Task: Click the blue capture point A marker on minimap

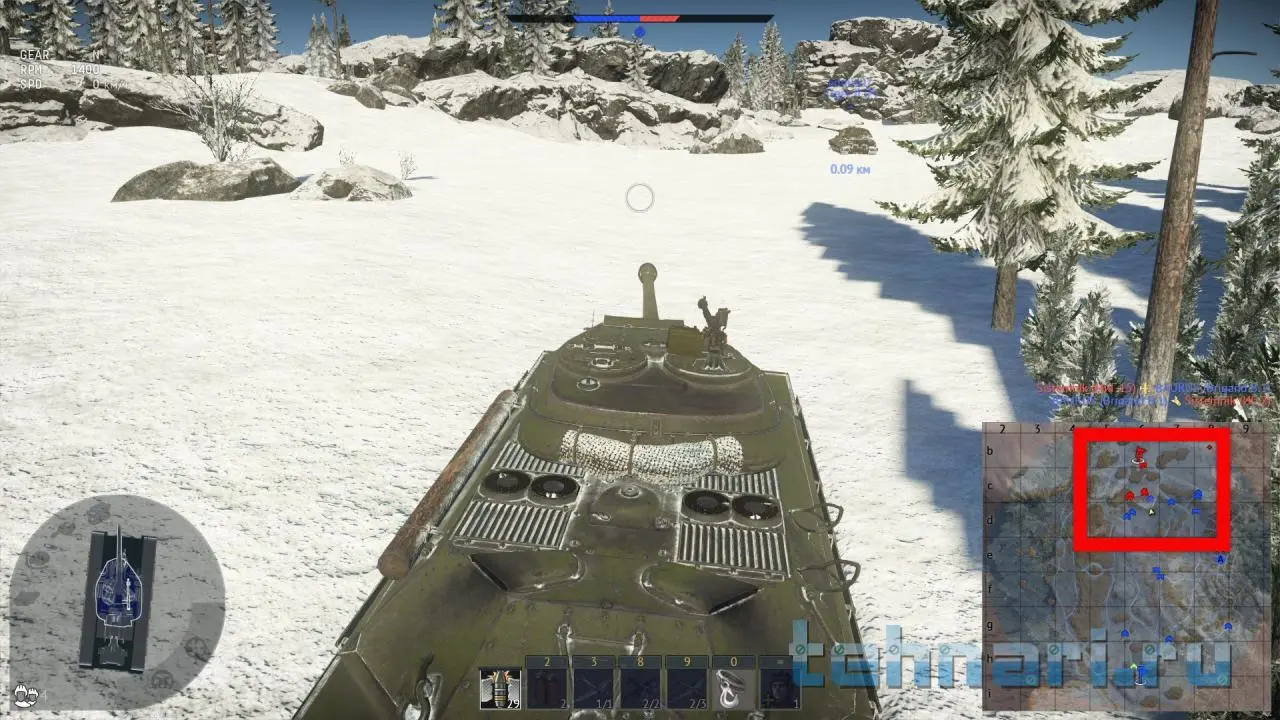Action: pyautogui.click(x=1220, y=561)
